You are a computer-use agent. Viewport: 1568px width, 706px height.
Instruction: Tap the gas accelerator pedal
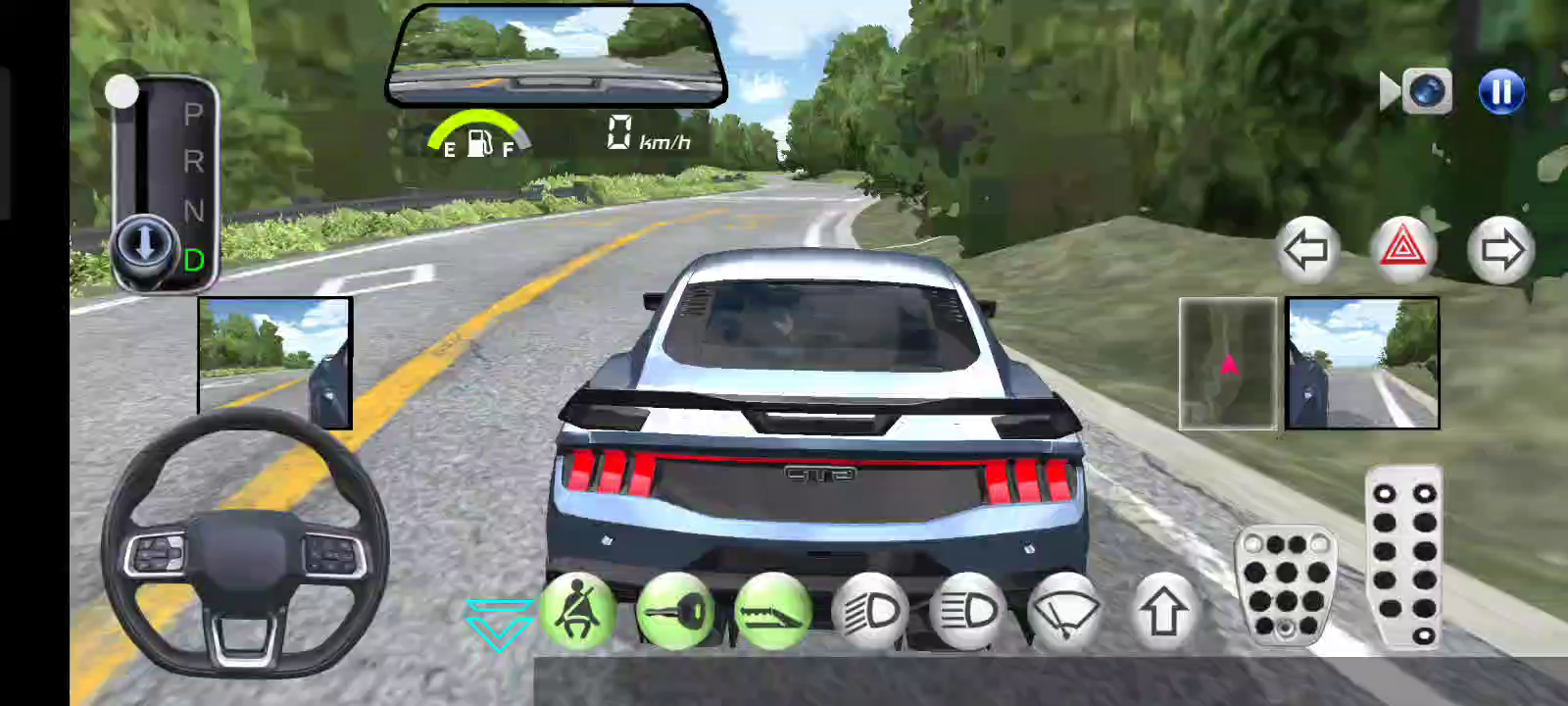coord(1403,556)
